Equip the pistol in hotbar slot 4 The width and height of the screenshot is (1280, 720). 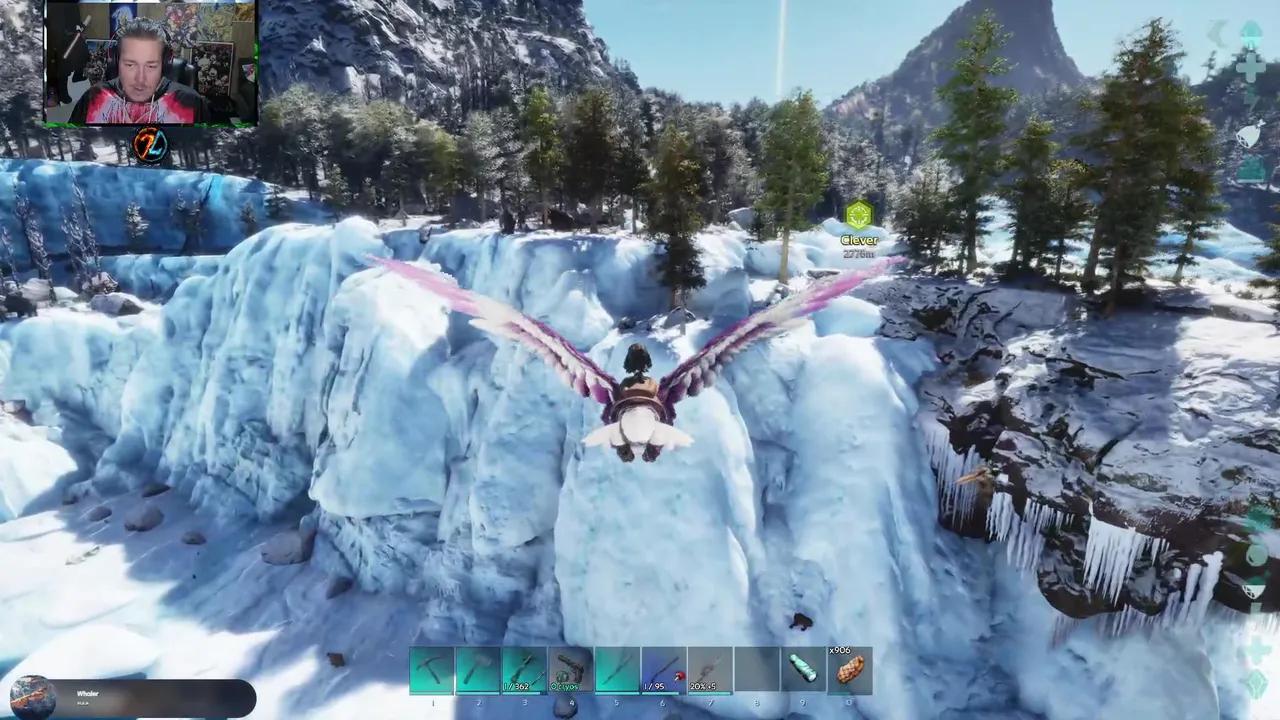click(571, 670)
